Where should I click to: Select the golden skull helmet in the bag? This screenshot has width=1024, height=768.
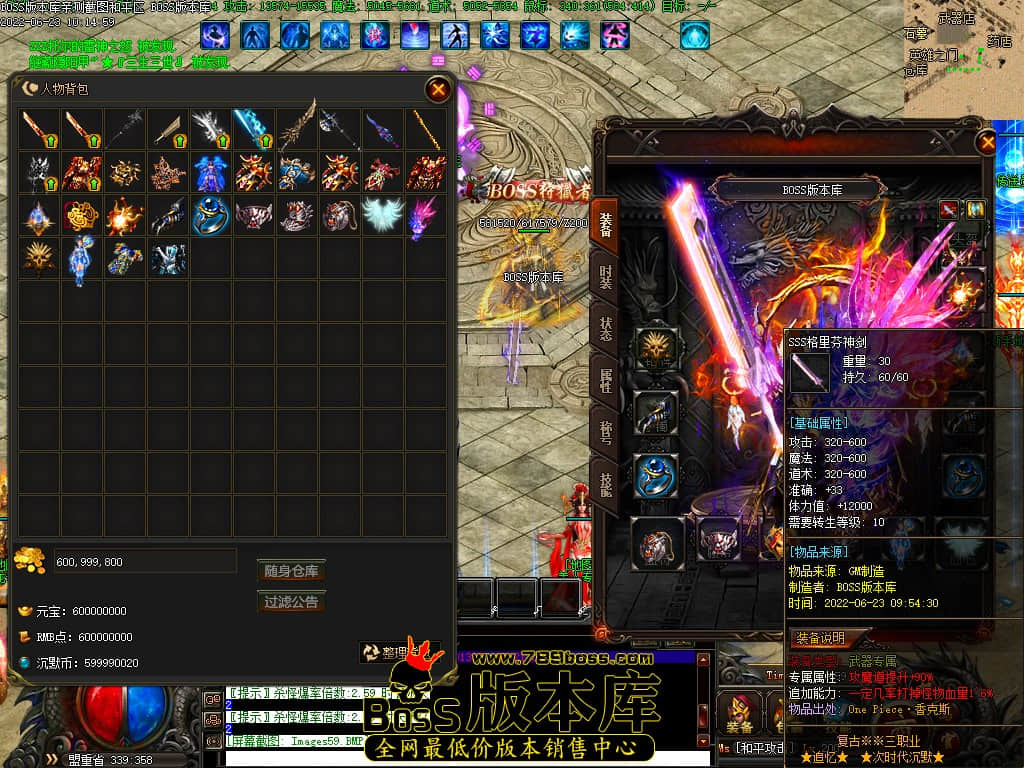(x=40, y=258)
